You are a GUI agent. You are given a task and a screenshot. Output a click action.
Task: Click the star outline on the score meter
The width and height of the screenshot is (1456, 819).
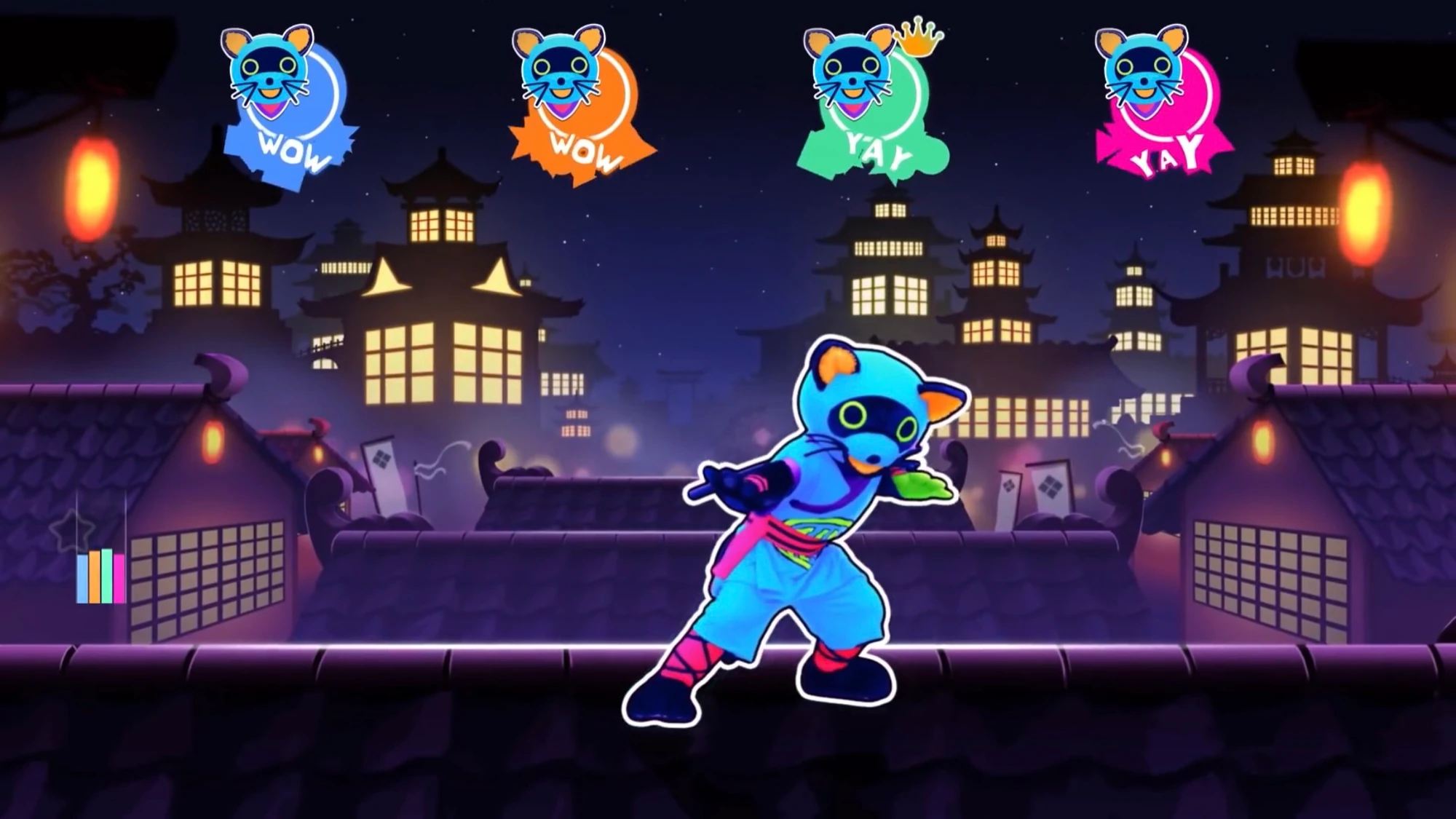click(71, 529)
